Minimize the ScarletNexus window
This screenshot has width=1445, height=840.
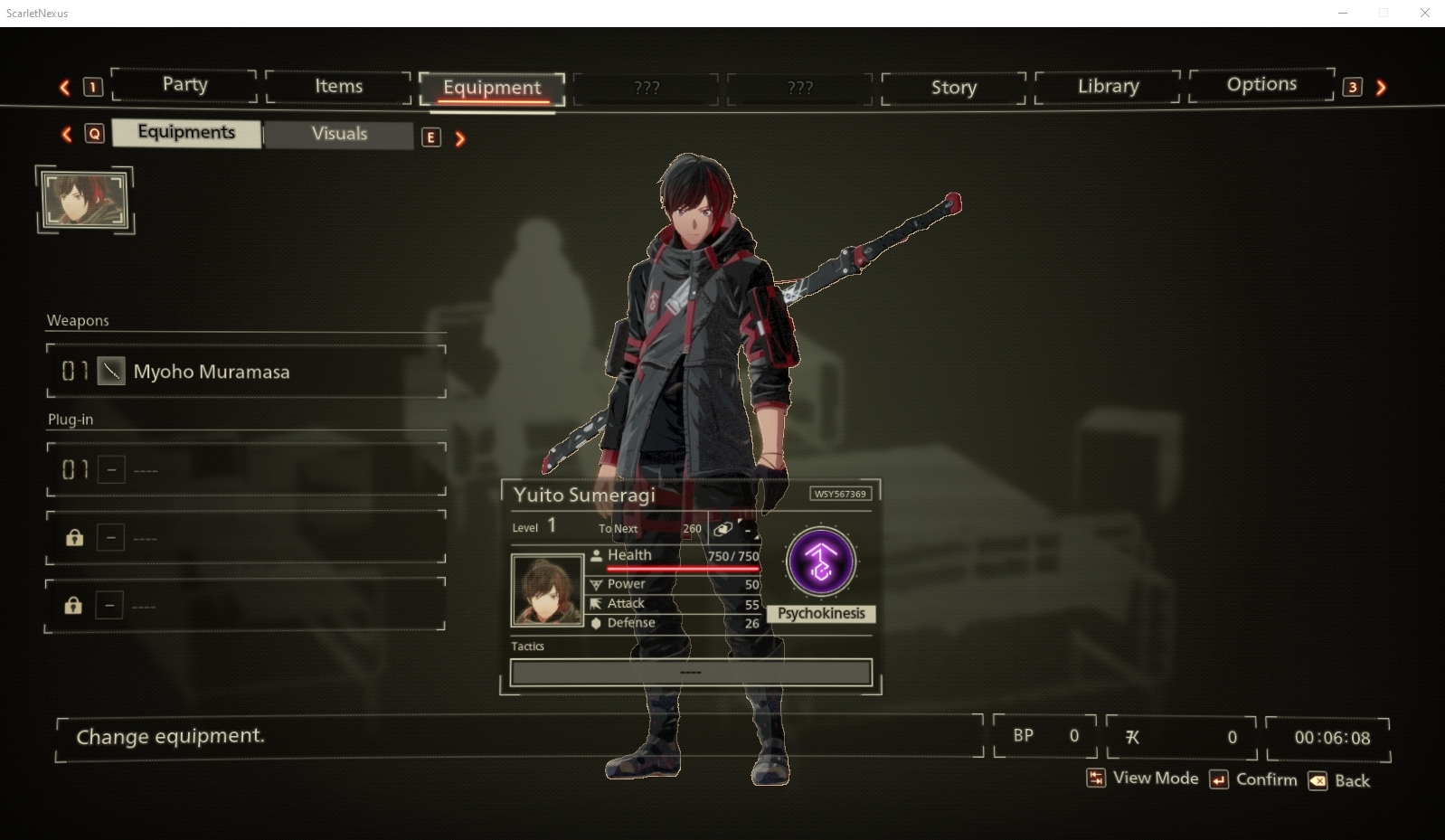1343,13
